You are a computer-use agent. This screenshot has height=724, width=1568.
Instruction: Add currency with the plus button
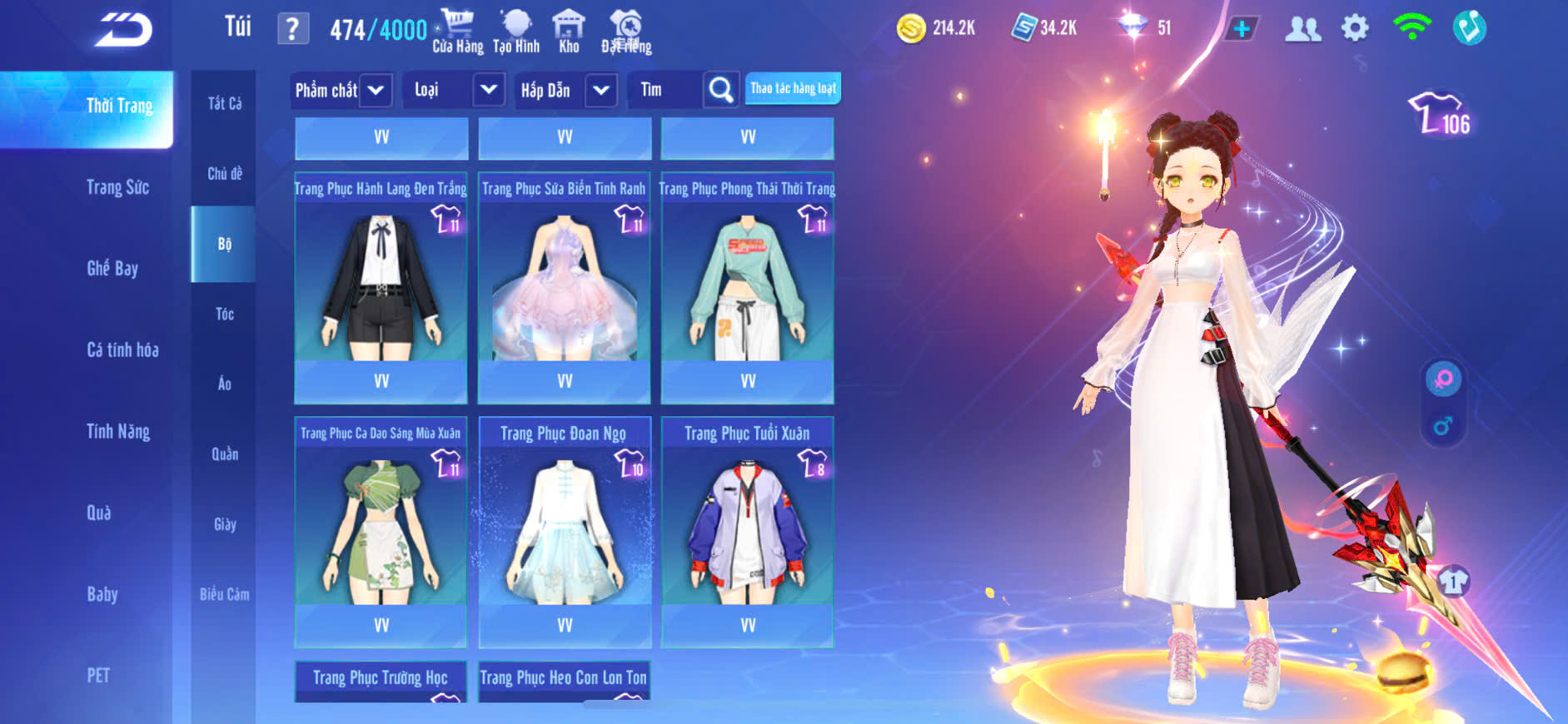tap(1241, 29)
